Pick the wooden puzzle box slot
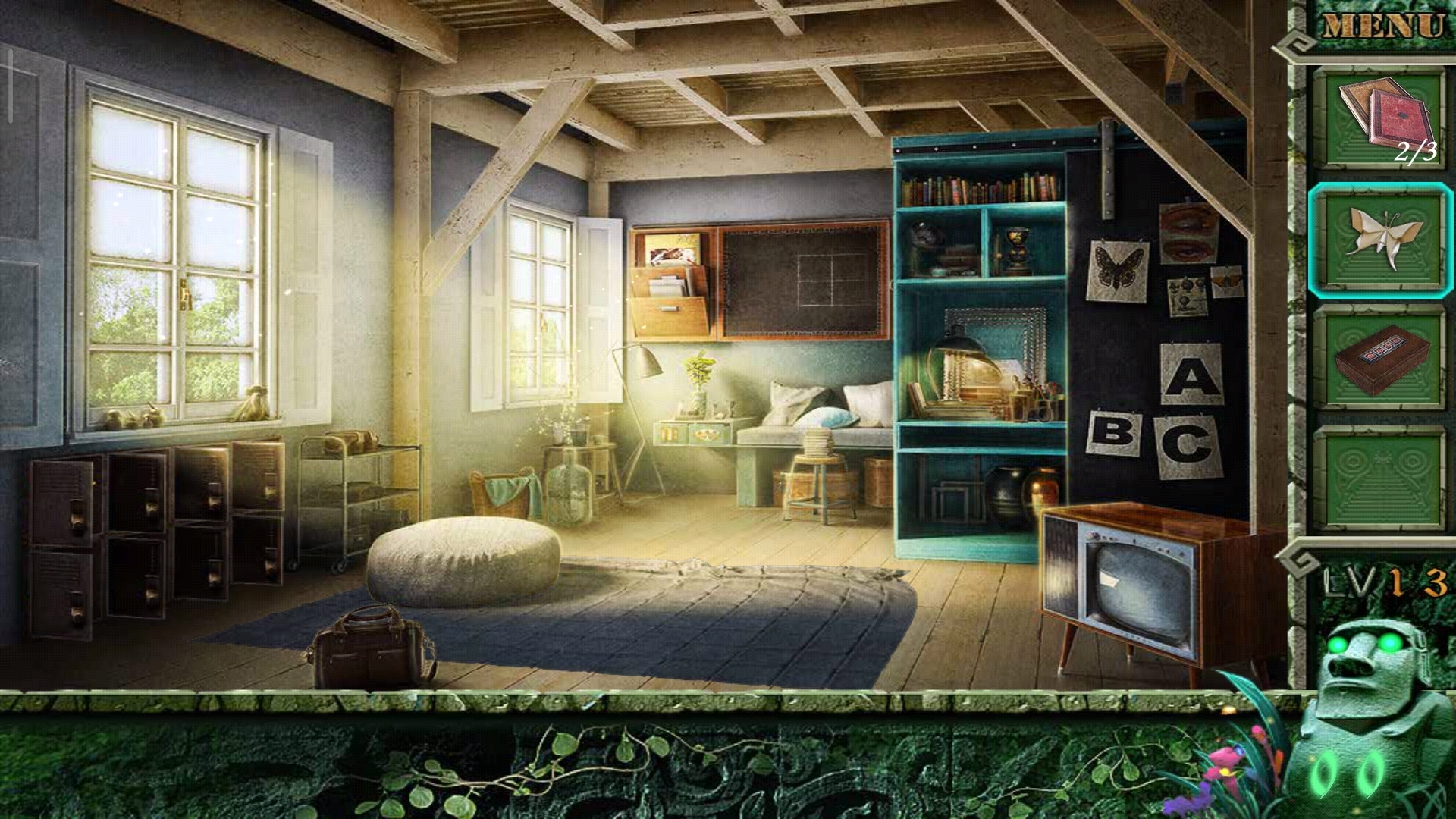Image resolution: width=1456 pixels, height=819 pixels. point(1379,359)
